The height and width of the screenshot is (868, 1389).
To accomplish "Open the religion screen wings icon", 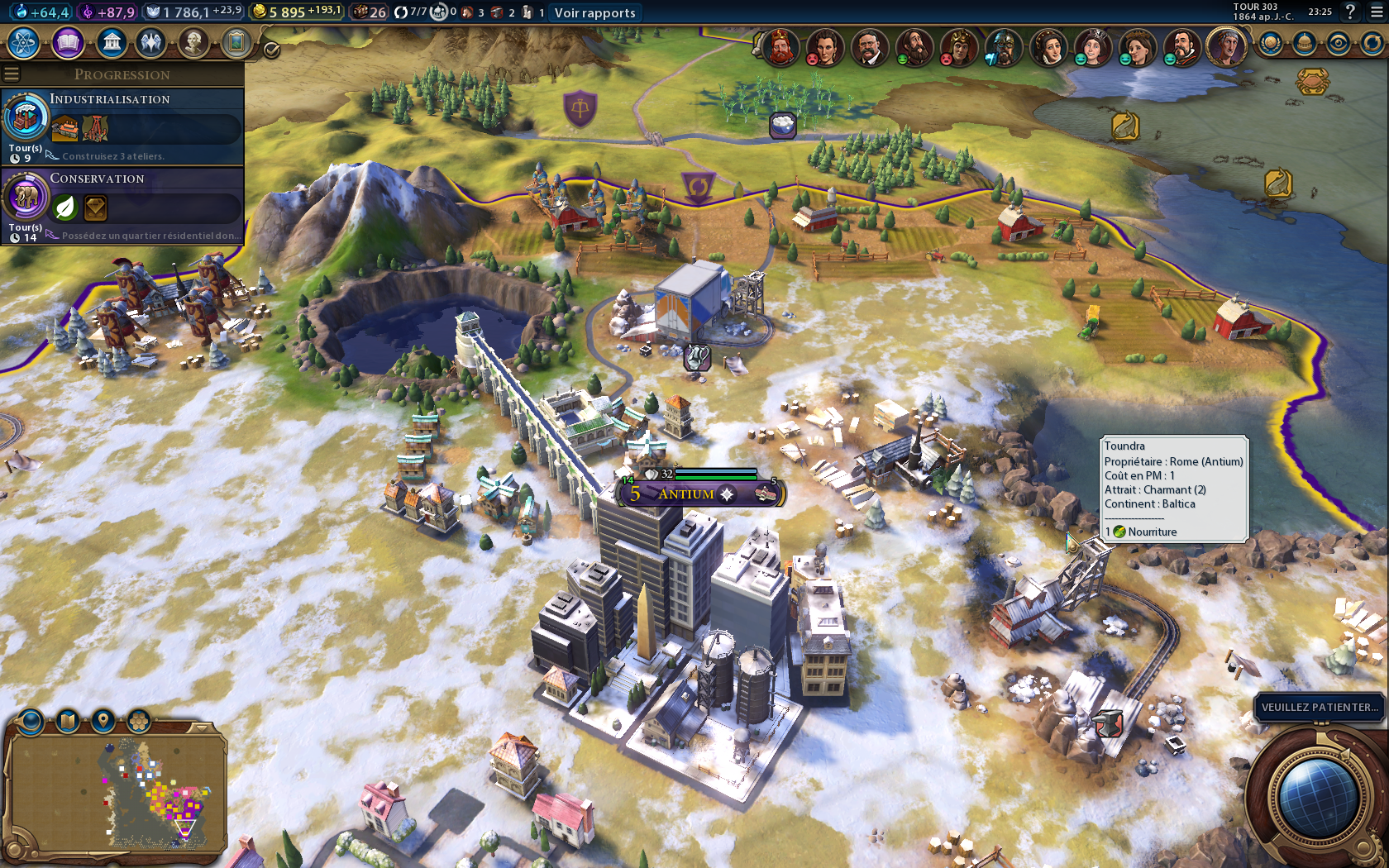I will pyautogui.click(x=151, y=42).
